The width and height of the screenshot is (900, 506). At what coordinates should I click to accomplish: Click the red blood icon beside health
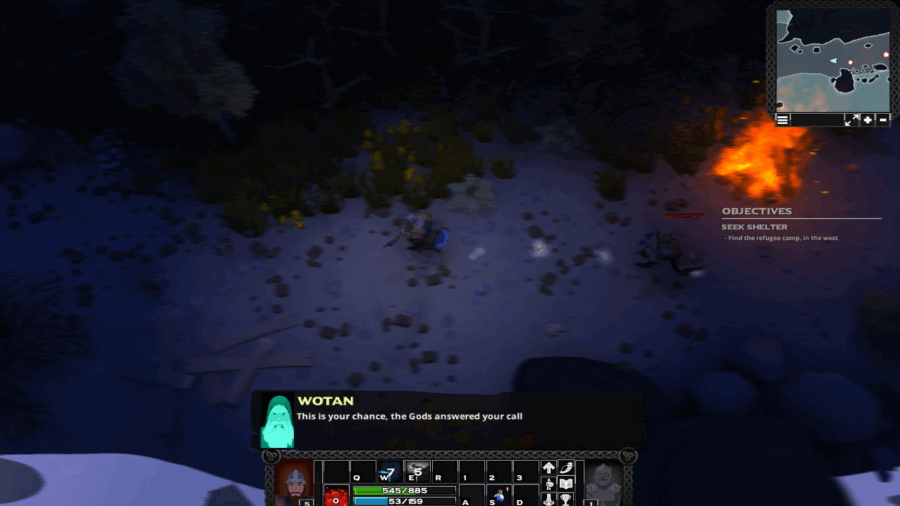pyautogui.click(x=335, y=495)
